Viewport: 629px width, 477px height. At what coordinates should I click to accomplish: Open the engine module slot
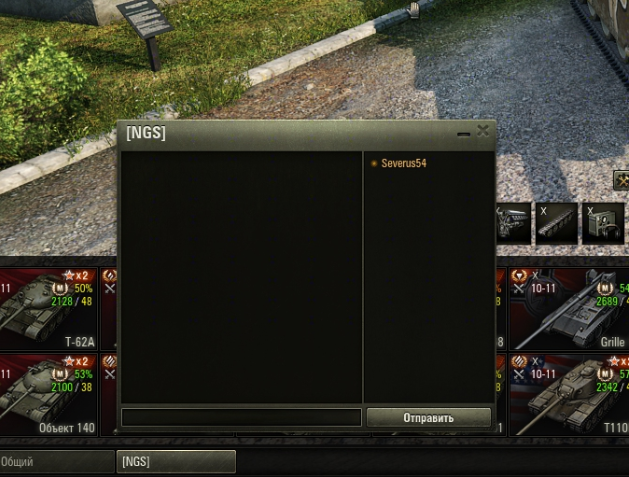pyautogui.click(x=513, y=223)
